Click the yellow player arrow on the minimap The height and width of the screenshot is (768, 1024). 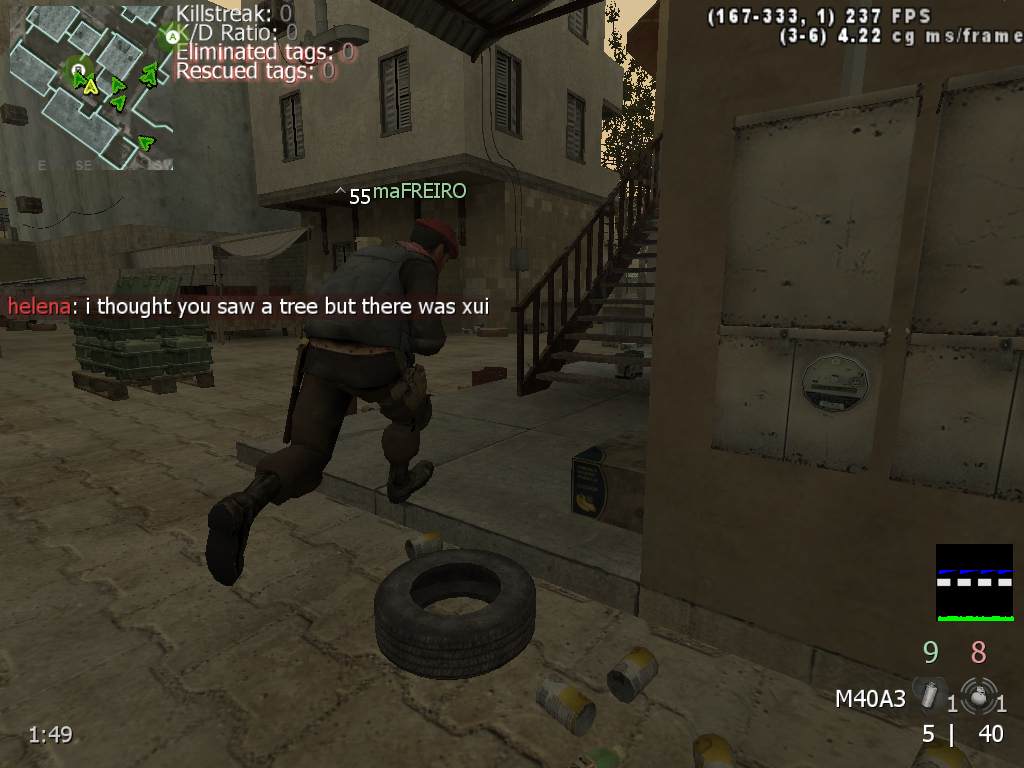click(x=91, y=87)
